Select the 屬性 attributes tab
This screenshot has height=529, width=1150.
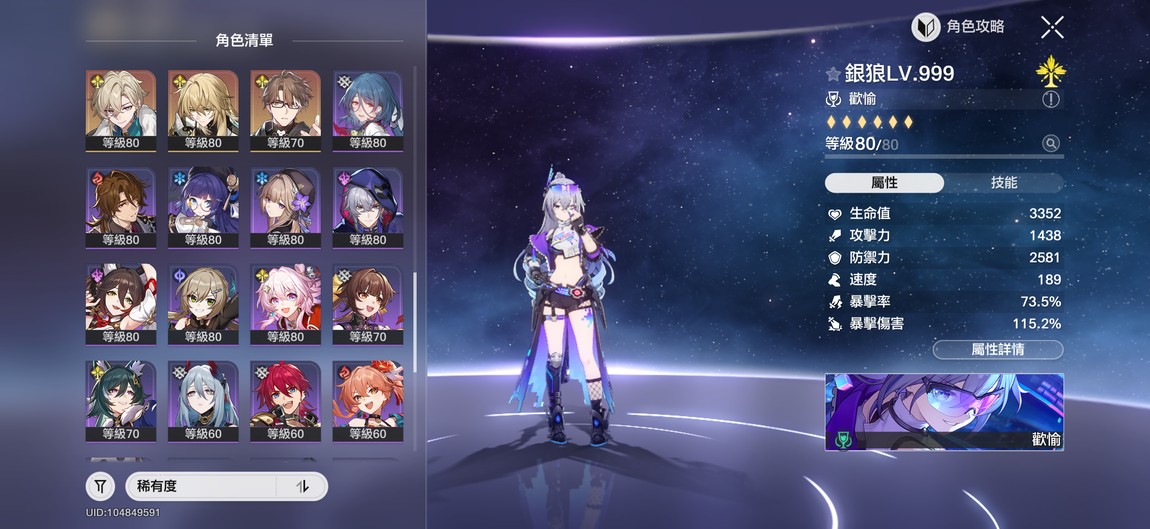coord(884,183)
